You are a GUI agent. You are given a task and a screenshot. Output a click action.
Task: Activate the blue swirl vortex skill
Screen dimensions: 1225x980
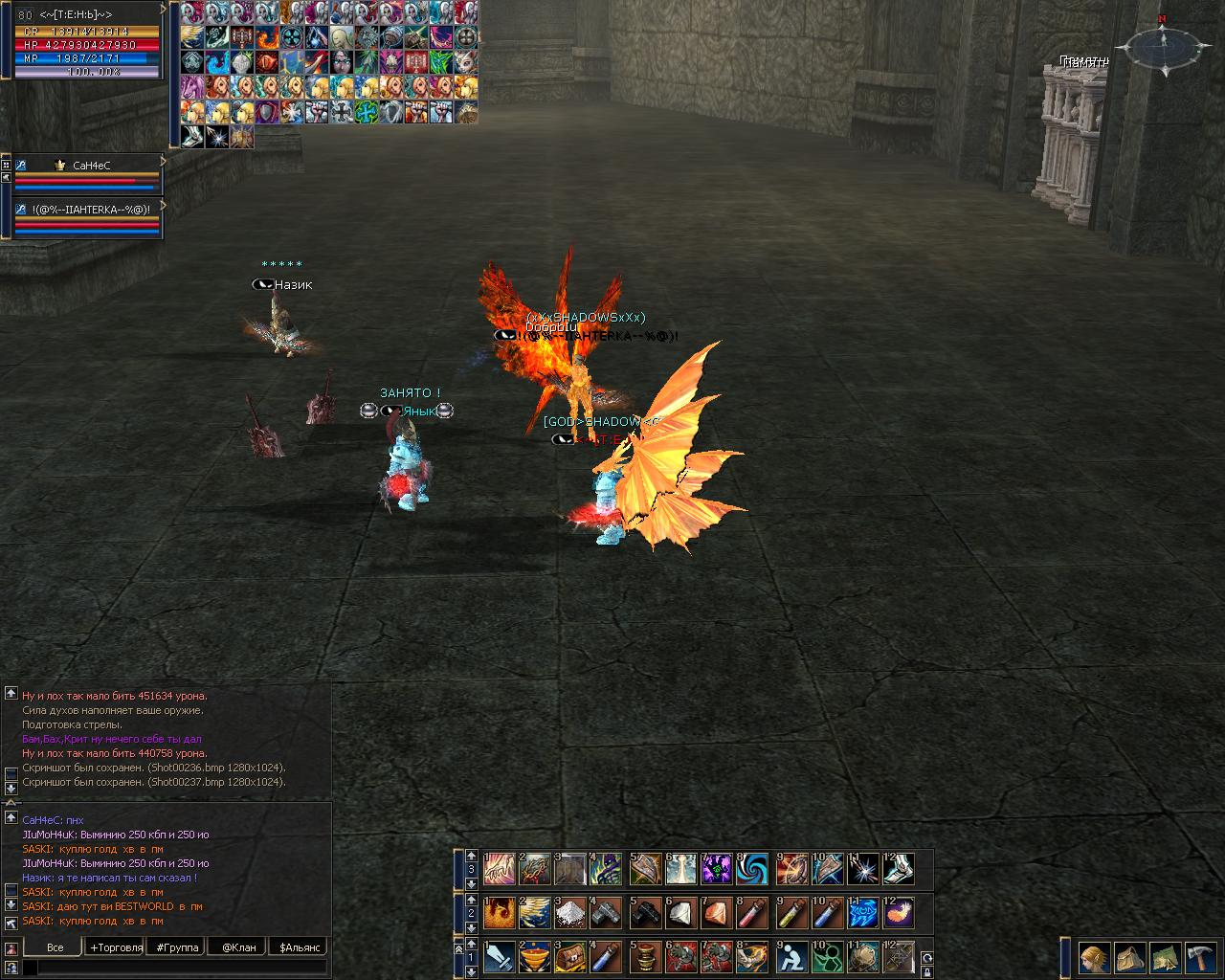pos(754,869)
